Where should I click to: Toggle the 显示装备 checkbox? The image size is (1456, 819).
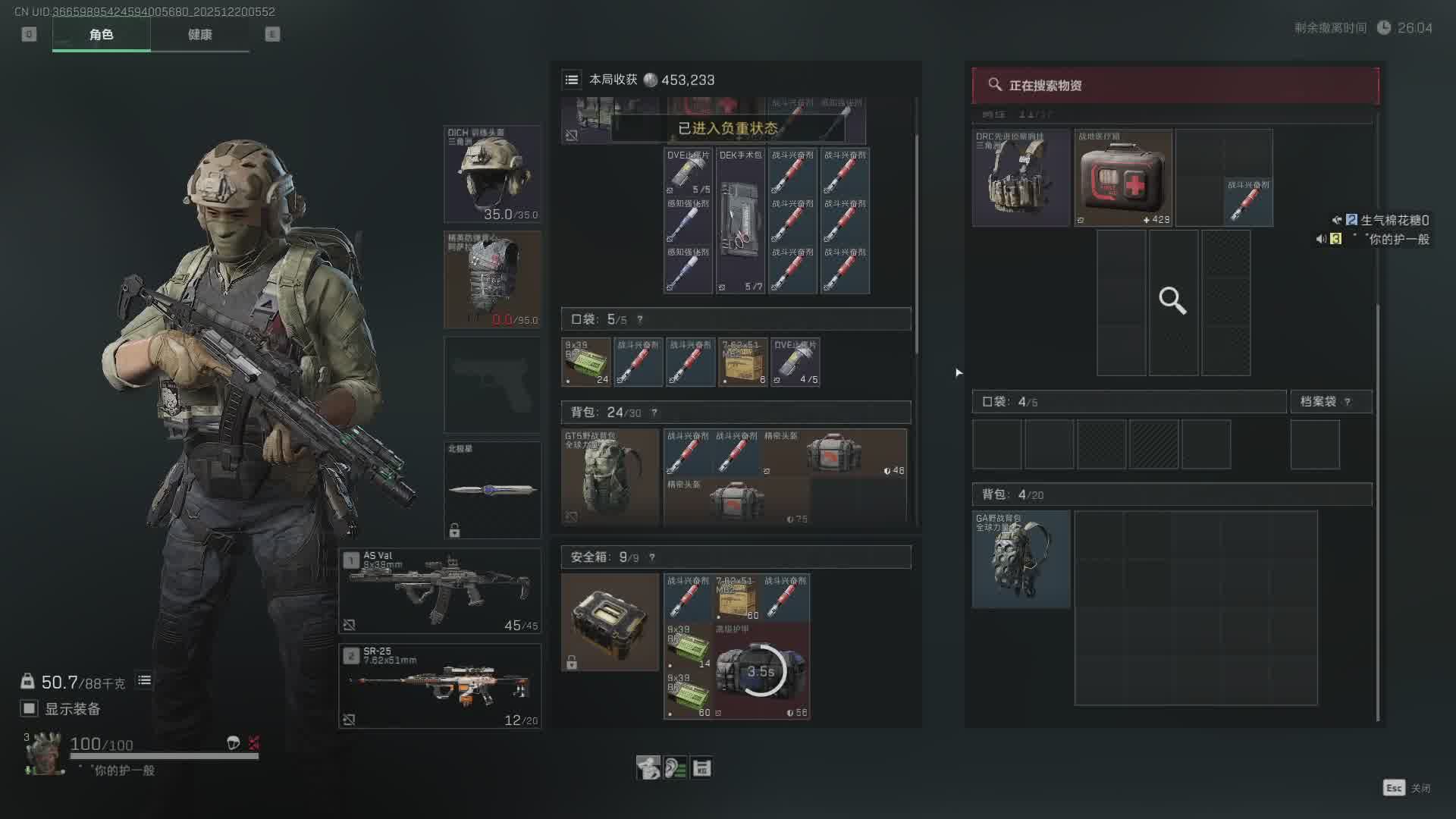click(30, 708)
